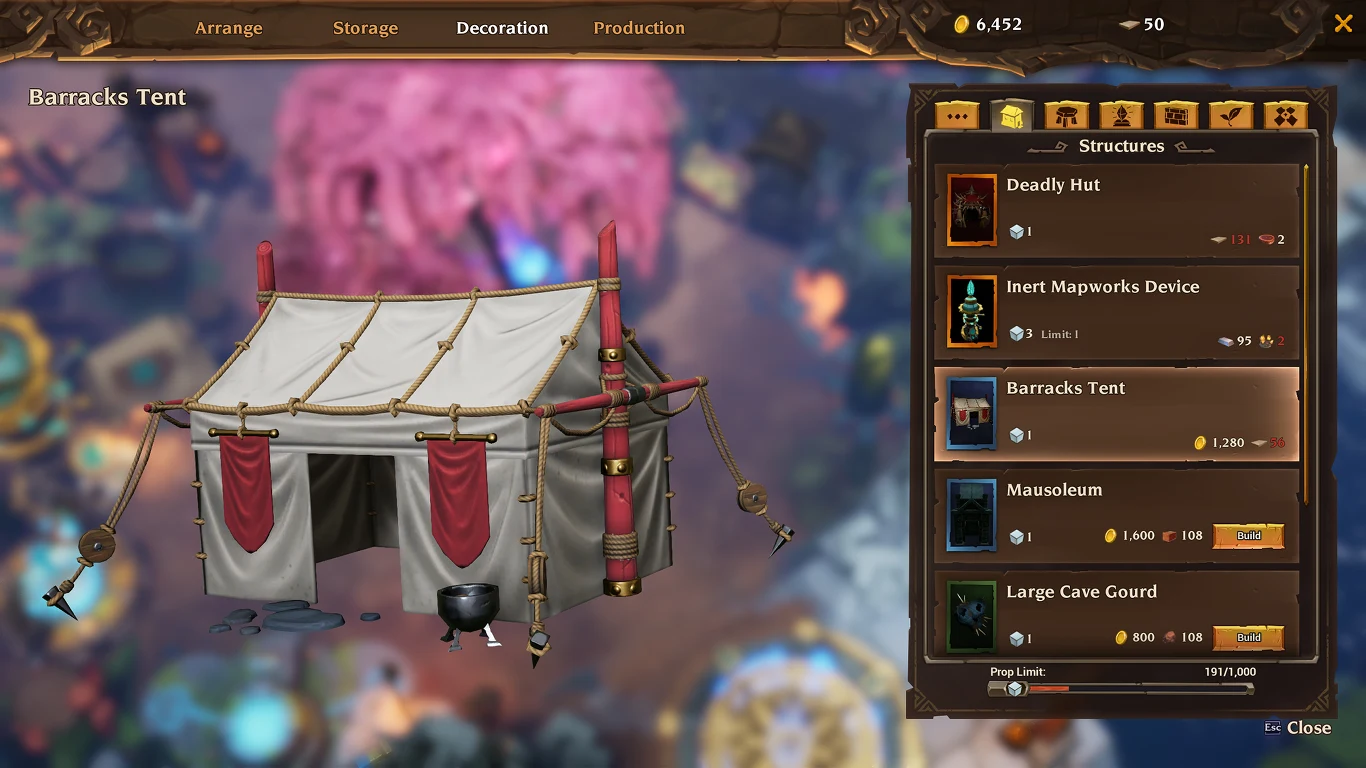Open the plant decoration category
1366x768 pixels.
click(1231, 114)
